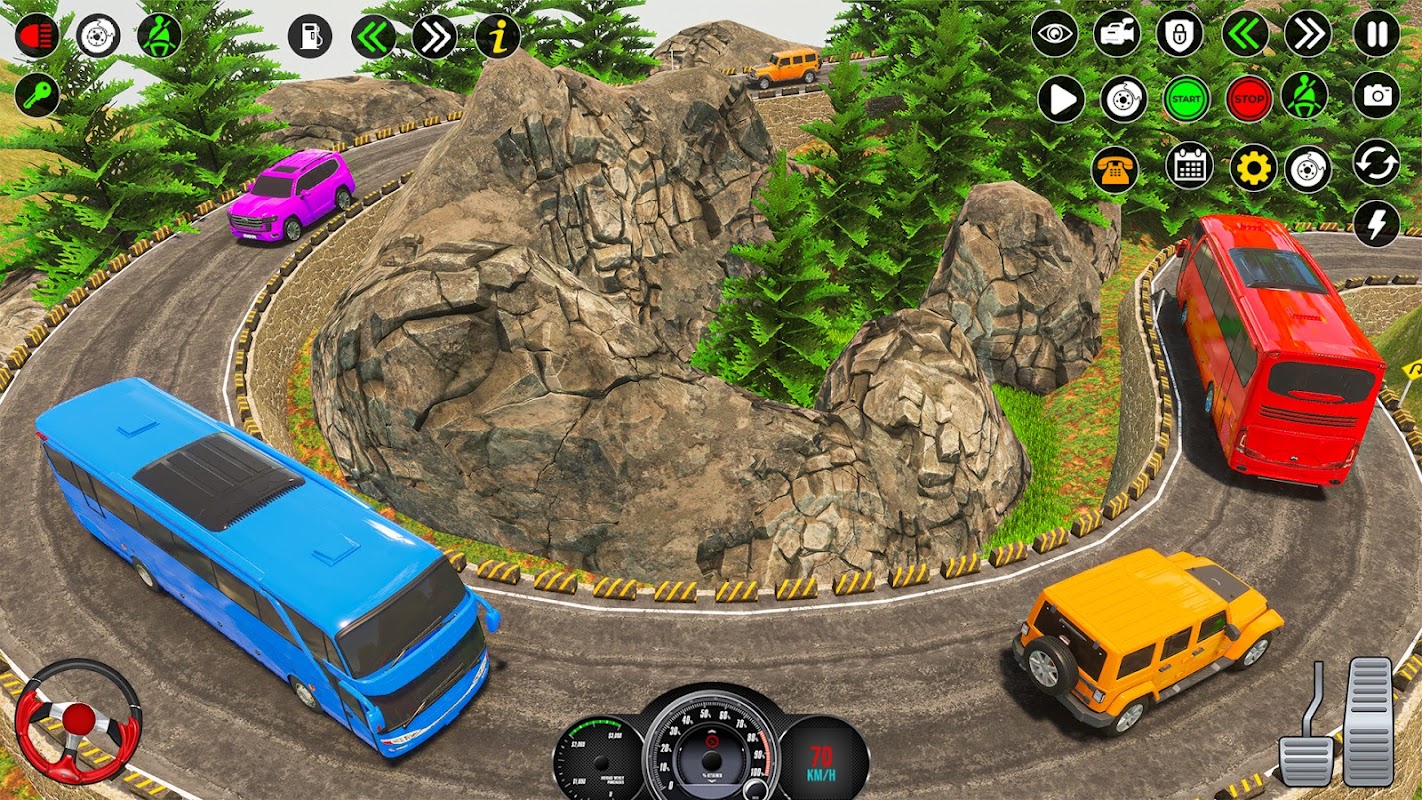Open settings with the yellow gear
The height and width of the screenshot is (800, 1422).
[x=1253, y=167]
